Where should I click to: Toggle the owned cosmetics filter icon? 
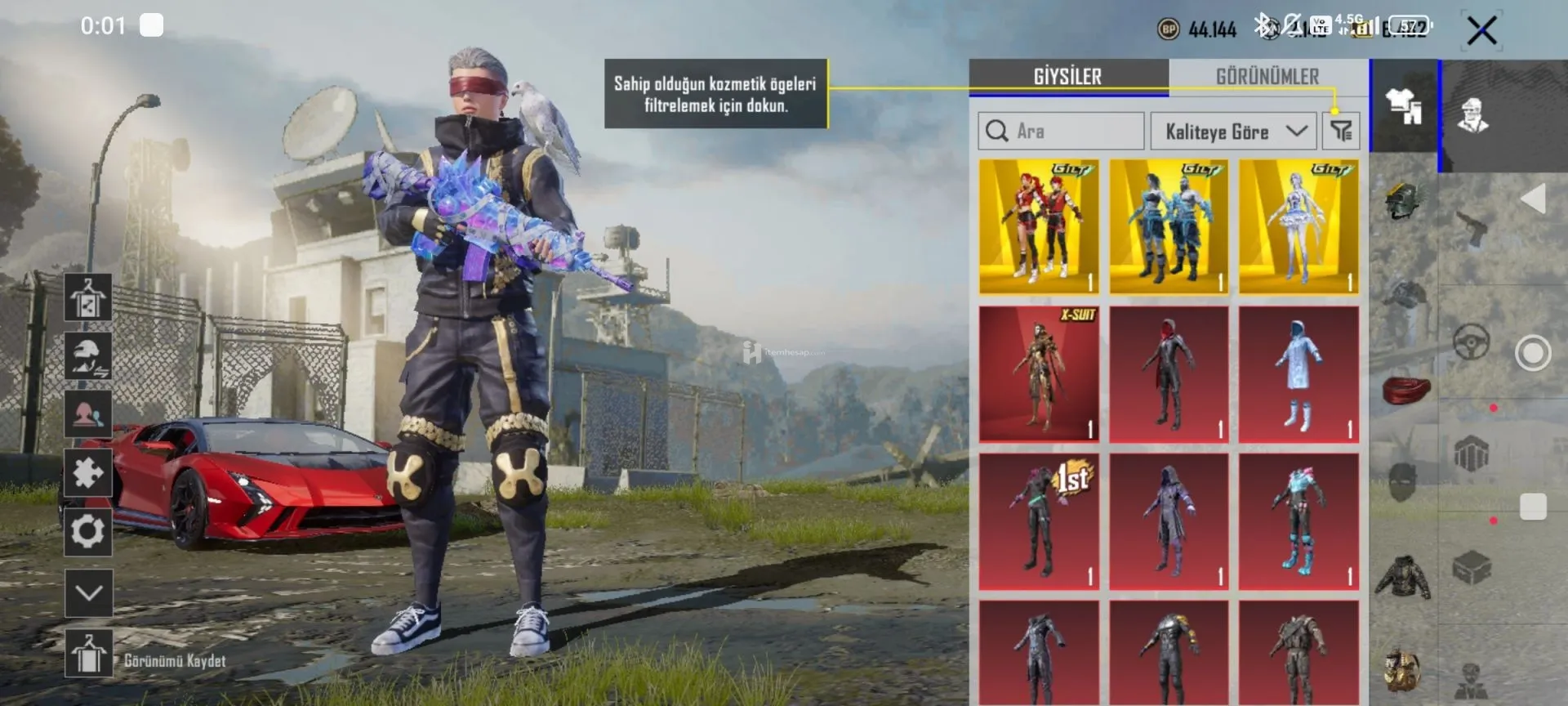pos(1341,131)
